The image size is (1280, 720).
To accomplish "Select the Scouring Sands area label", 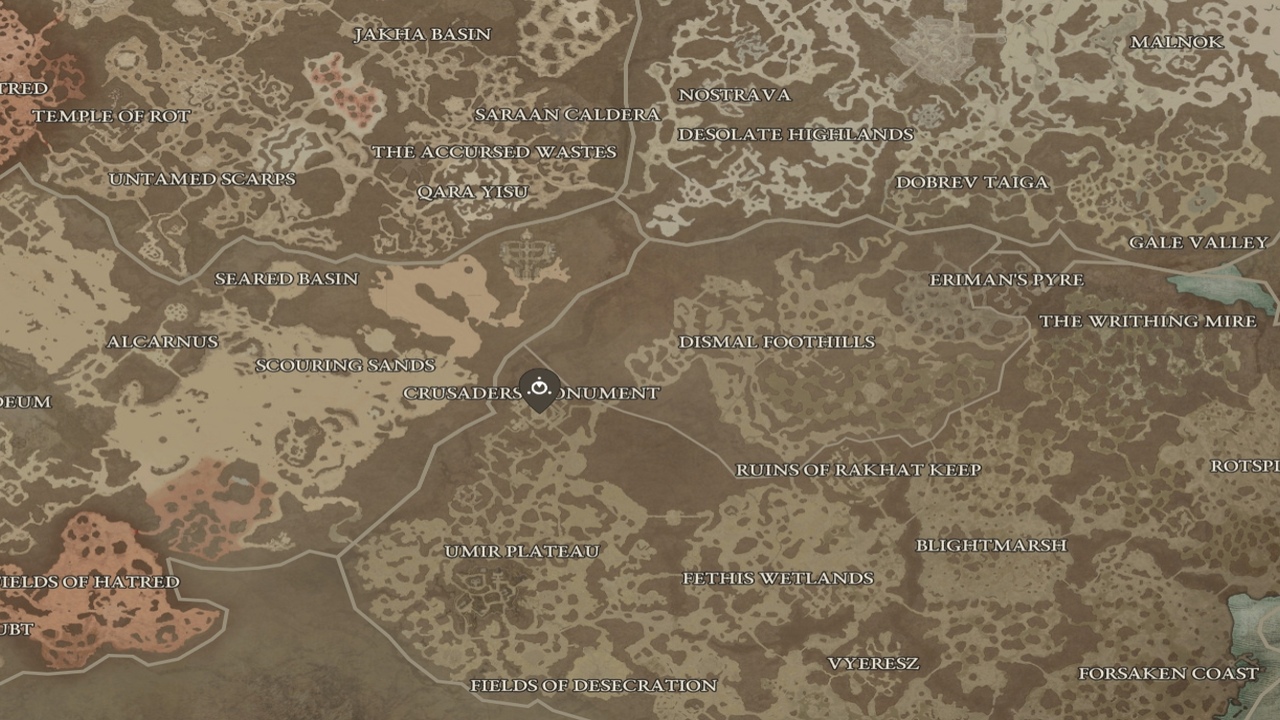I will pos(347,365).
